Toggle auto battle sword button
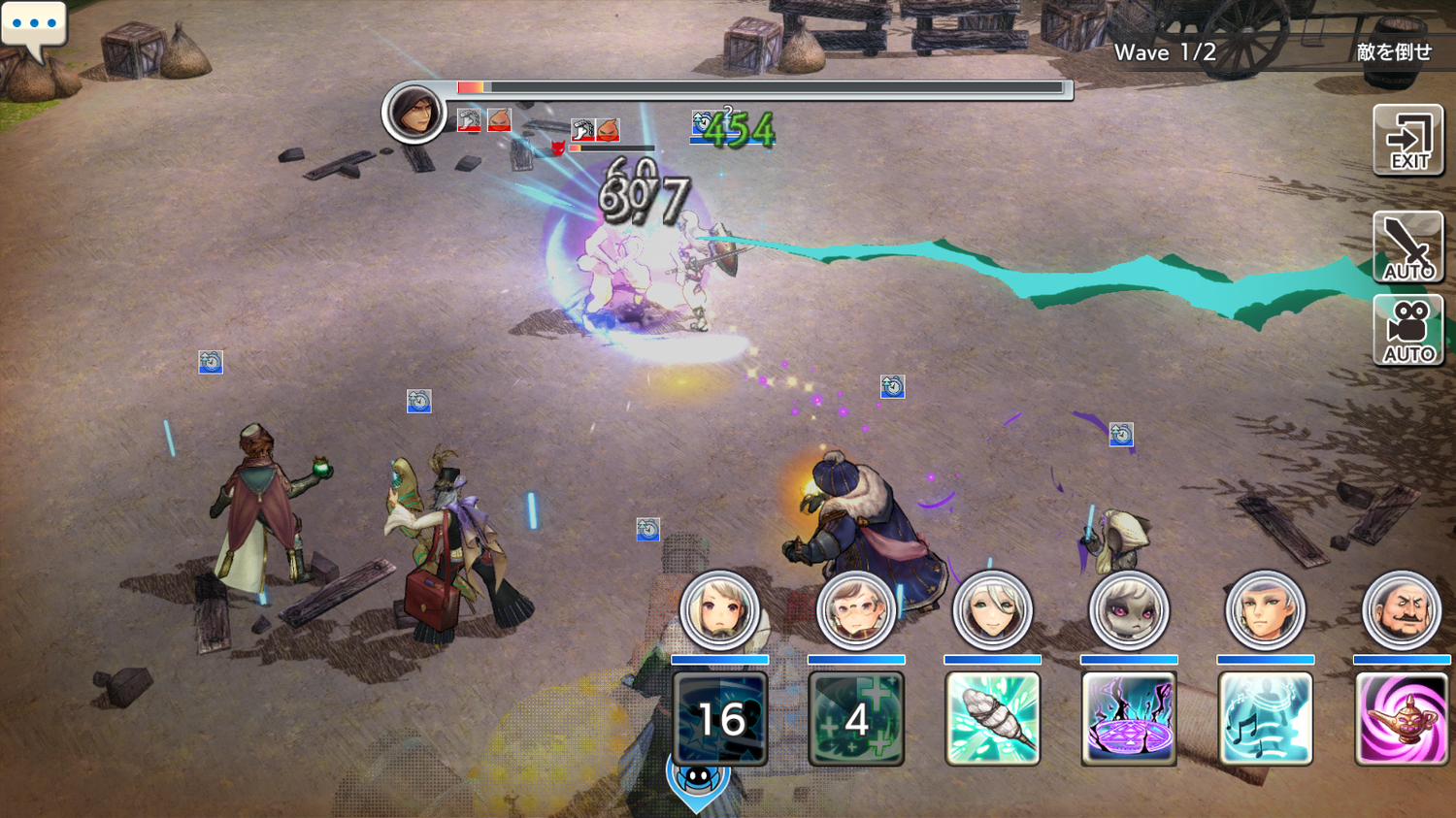The image size is (1456, 818). (x=1408, y=247)
